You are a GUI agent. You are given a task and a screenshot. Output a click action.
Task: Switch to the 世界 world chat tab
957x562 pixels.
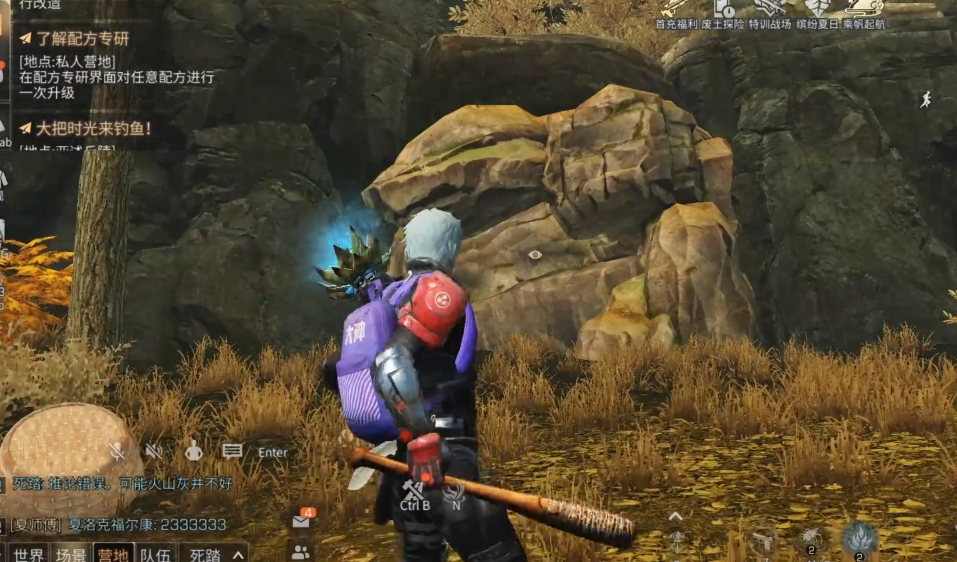pyautogui.click(x=29, y=554)
